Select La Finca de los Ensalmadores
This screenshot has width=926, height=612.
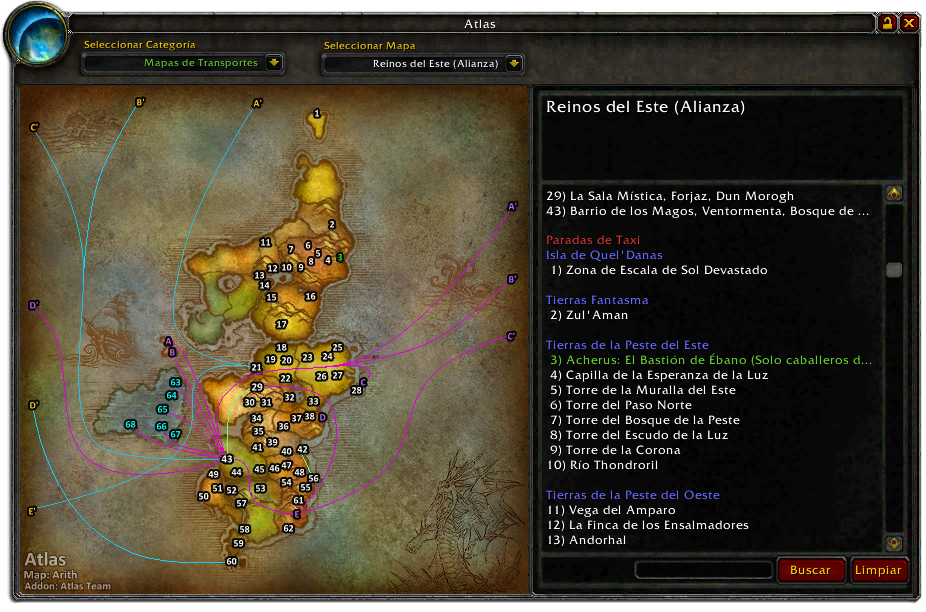coord(648,525)
